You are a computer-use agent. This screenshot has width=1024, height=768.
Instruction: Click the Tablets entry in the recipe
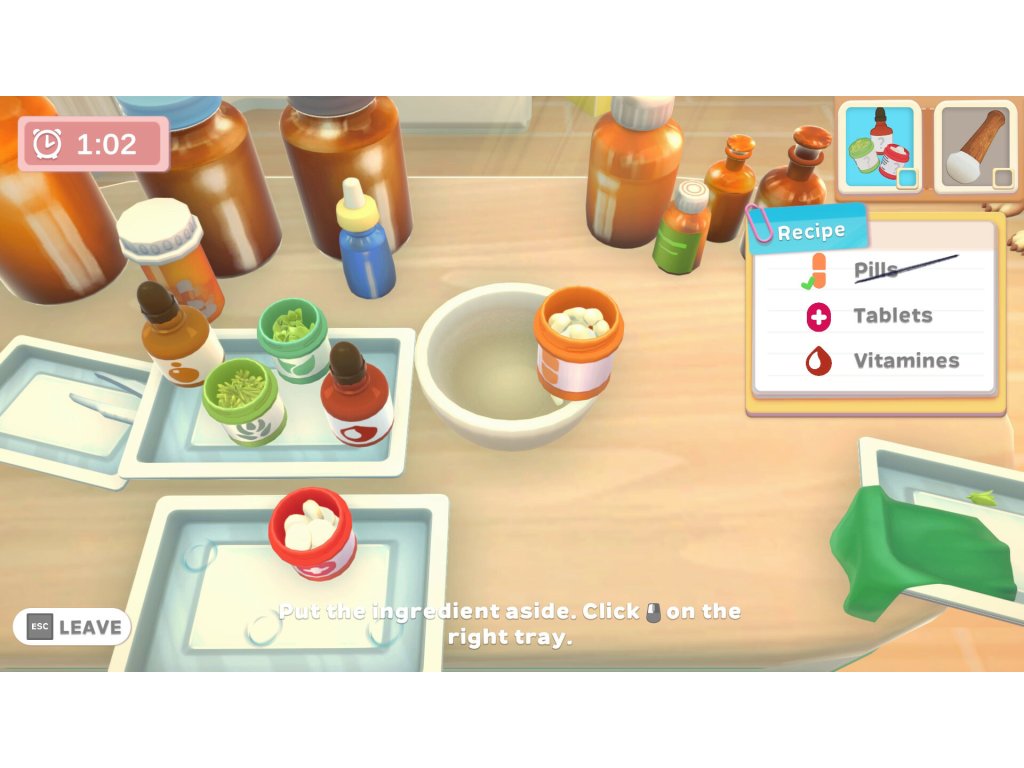tap(891, 316)
